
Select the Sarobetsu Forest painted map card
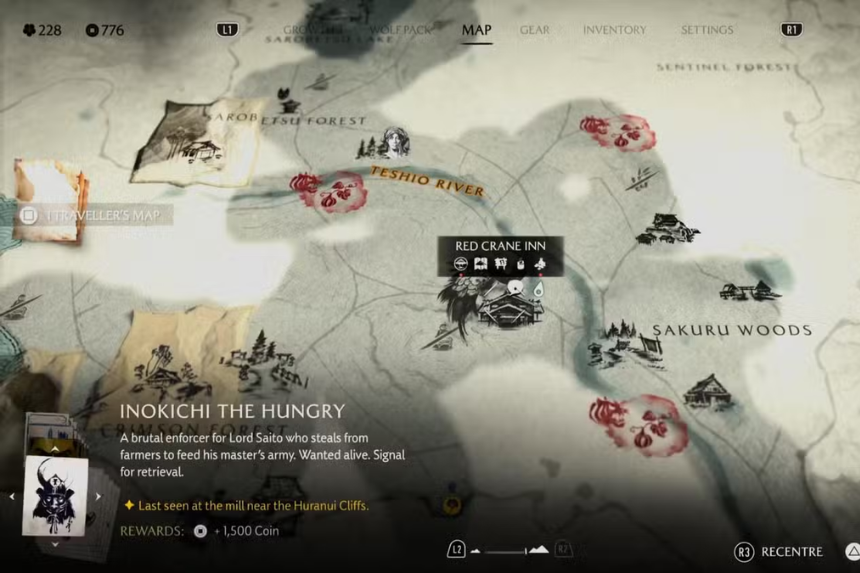click(195, 140)
